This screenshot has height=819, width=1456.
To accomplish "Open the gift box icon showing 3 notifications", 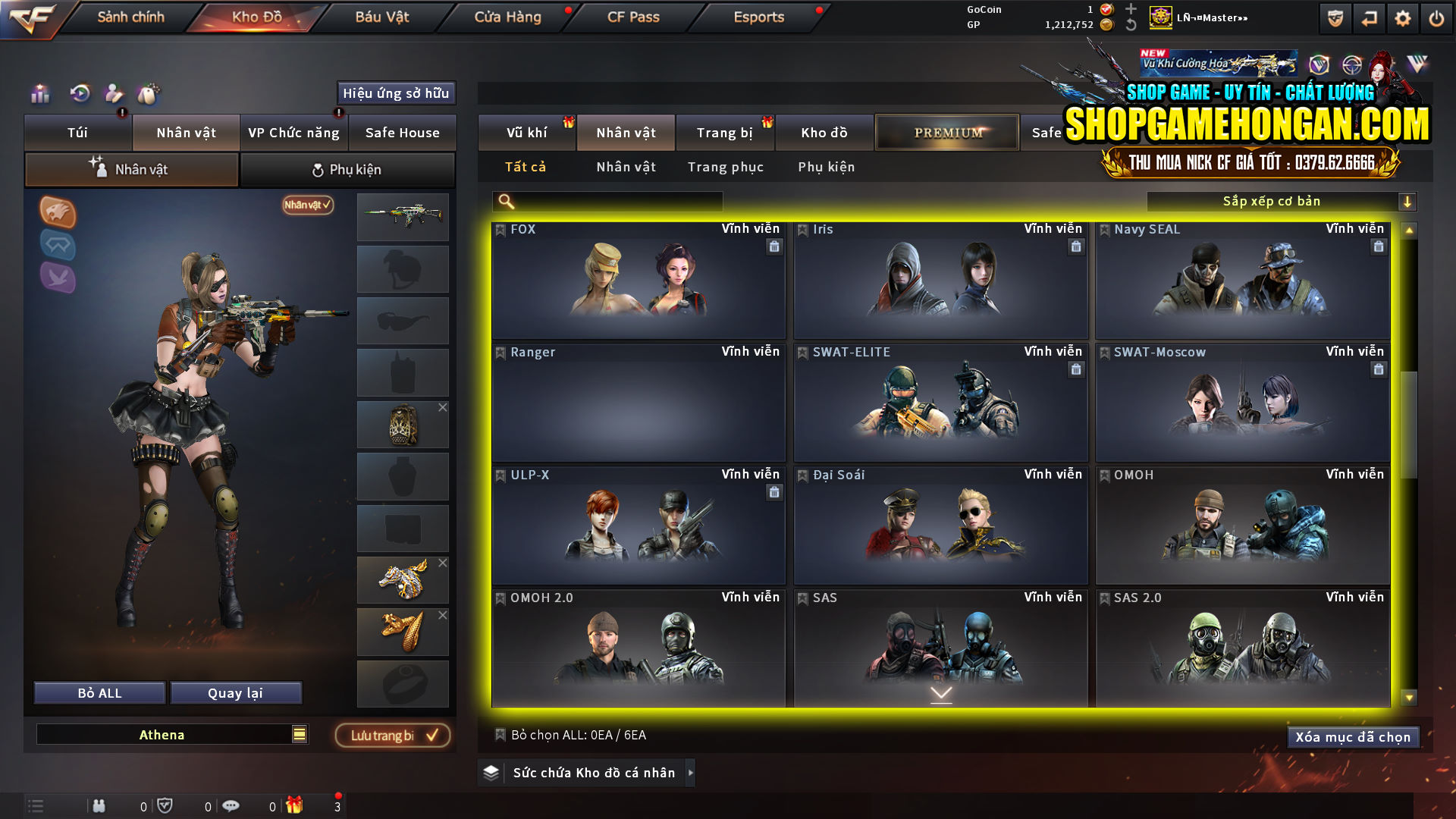I will pos(296,806).
